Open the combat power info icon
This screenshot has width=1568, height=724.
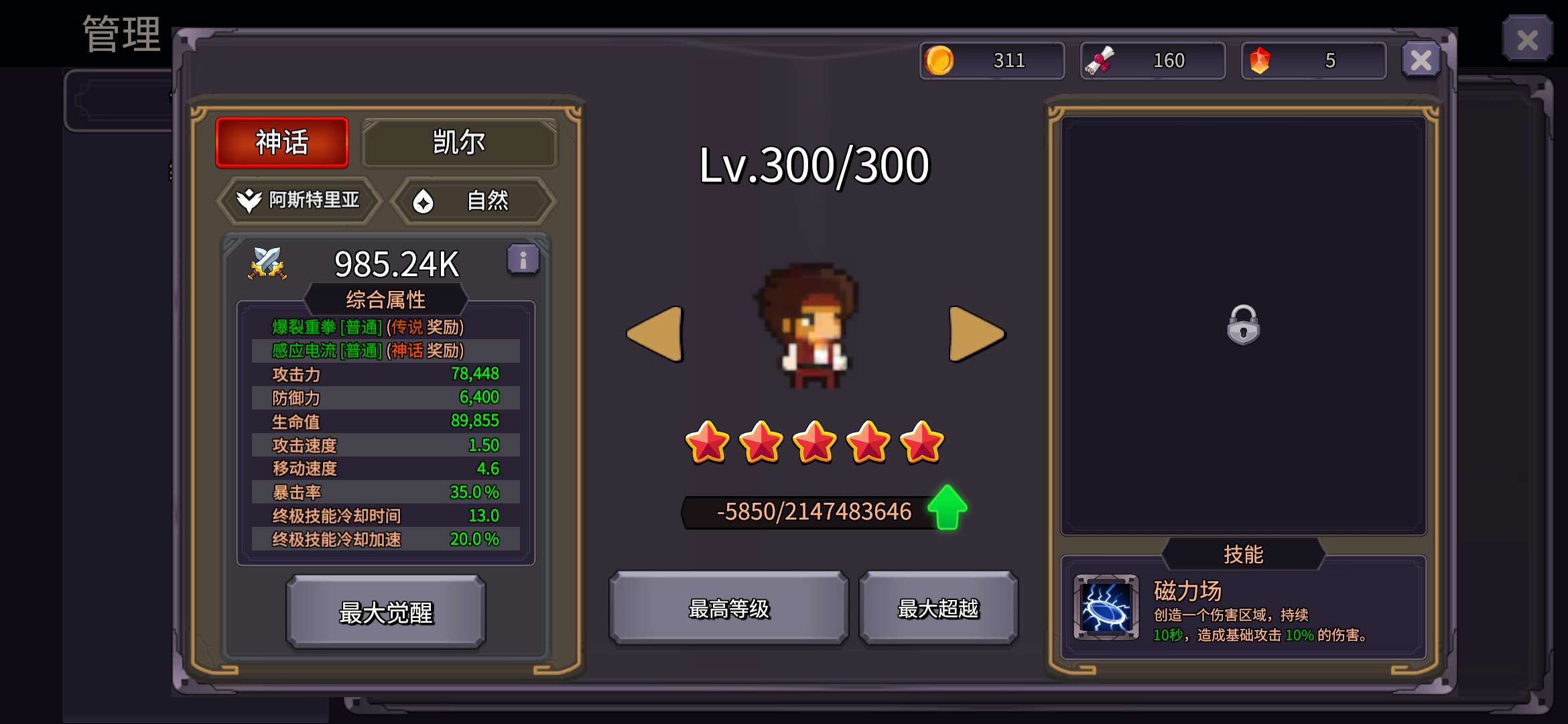pyautogui.click(x=523, y=259)
